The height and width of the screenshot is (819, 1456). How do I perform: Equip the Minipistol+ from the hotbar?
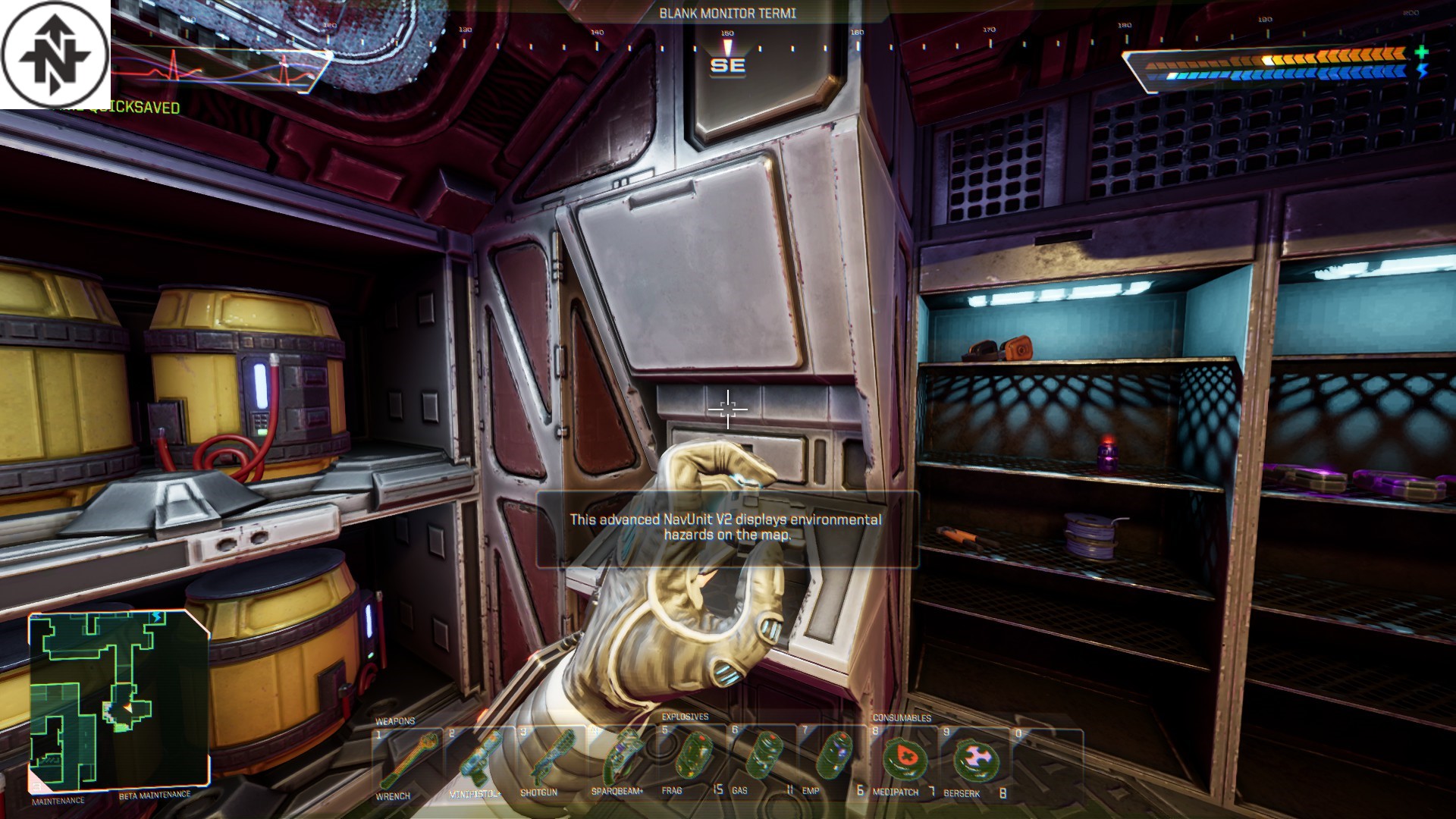tap(477, 761)
